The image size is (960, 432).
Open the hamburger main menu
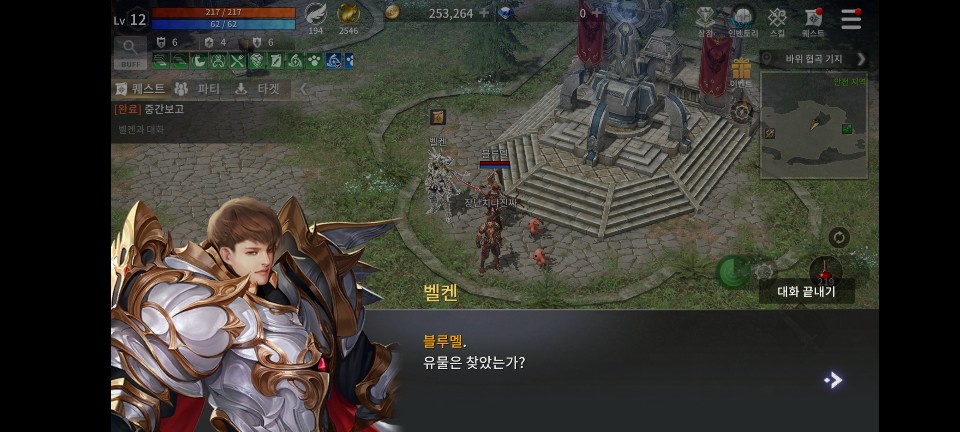[851, 19]
